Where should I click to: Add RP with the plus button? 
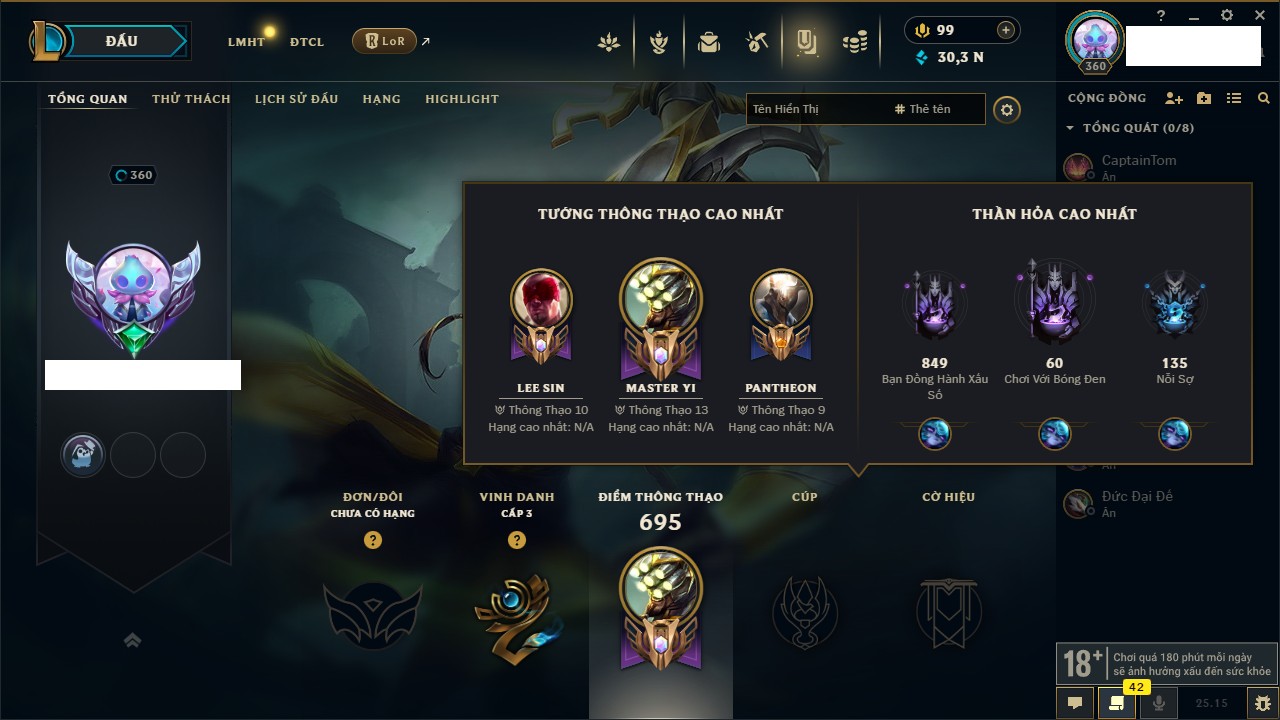pyautogui.click(x=1005, y=30)
